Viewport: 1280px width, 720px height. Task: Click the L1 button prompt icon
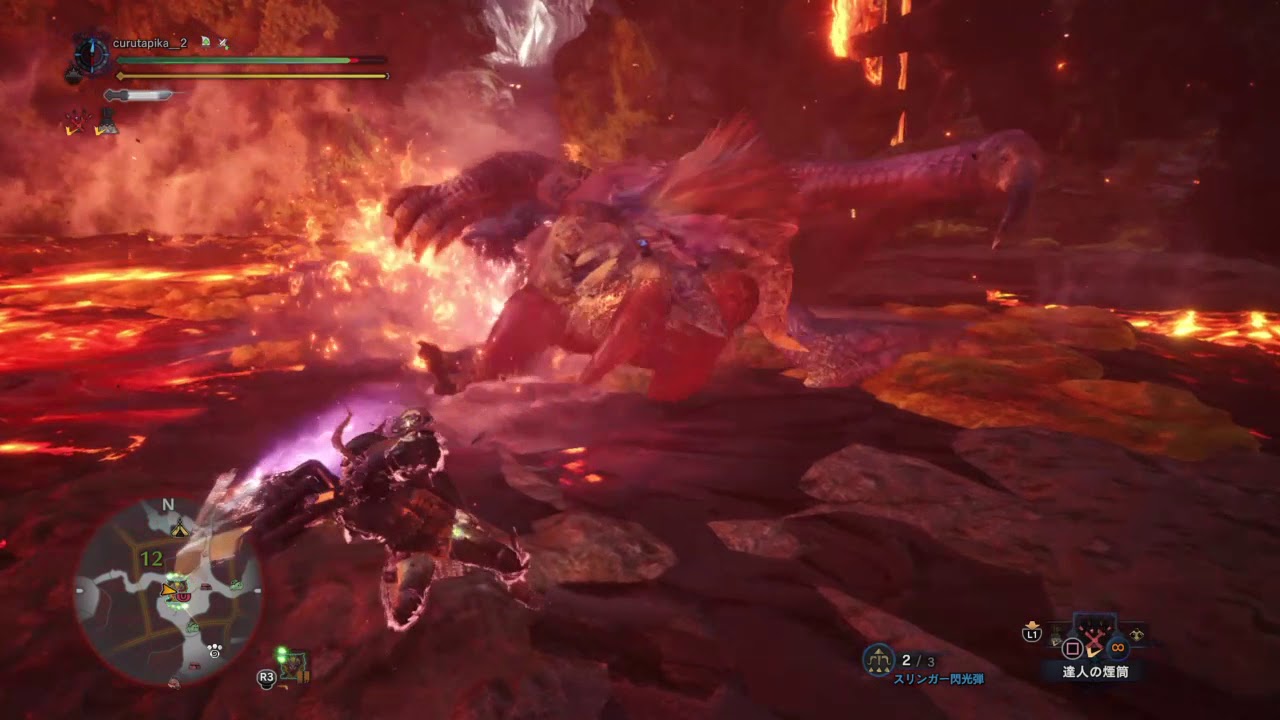[1032, 633]
